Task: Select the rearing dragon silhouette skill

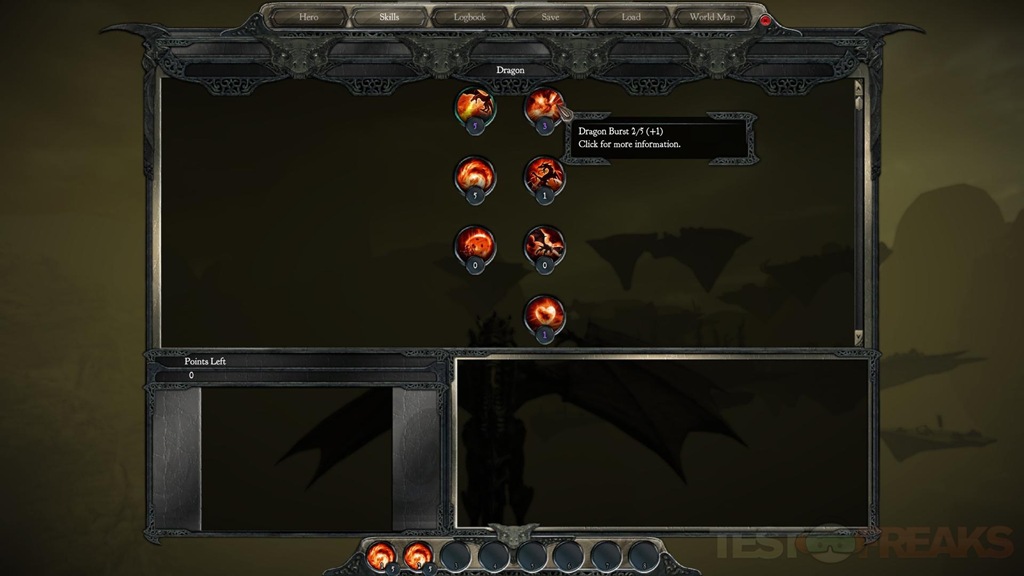Action: point(544,175)
